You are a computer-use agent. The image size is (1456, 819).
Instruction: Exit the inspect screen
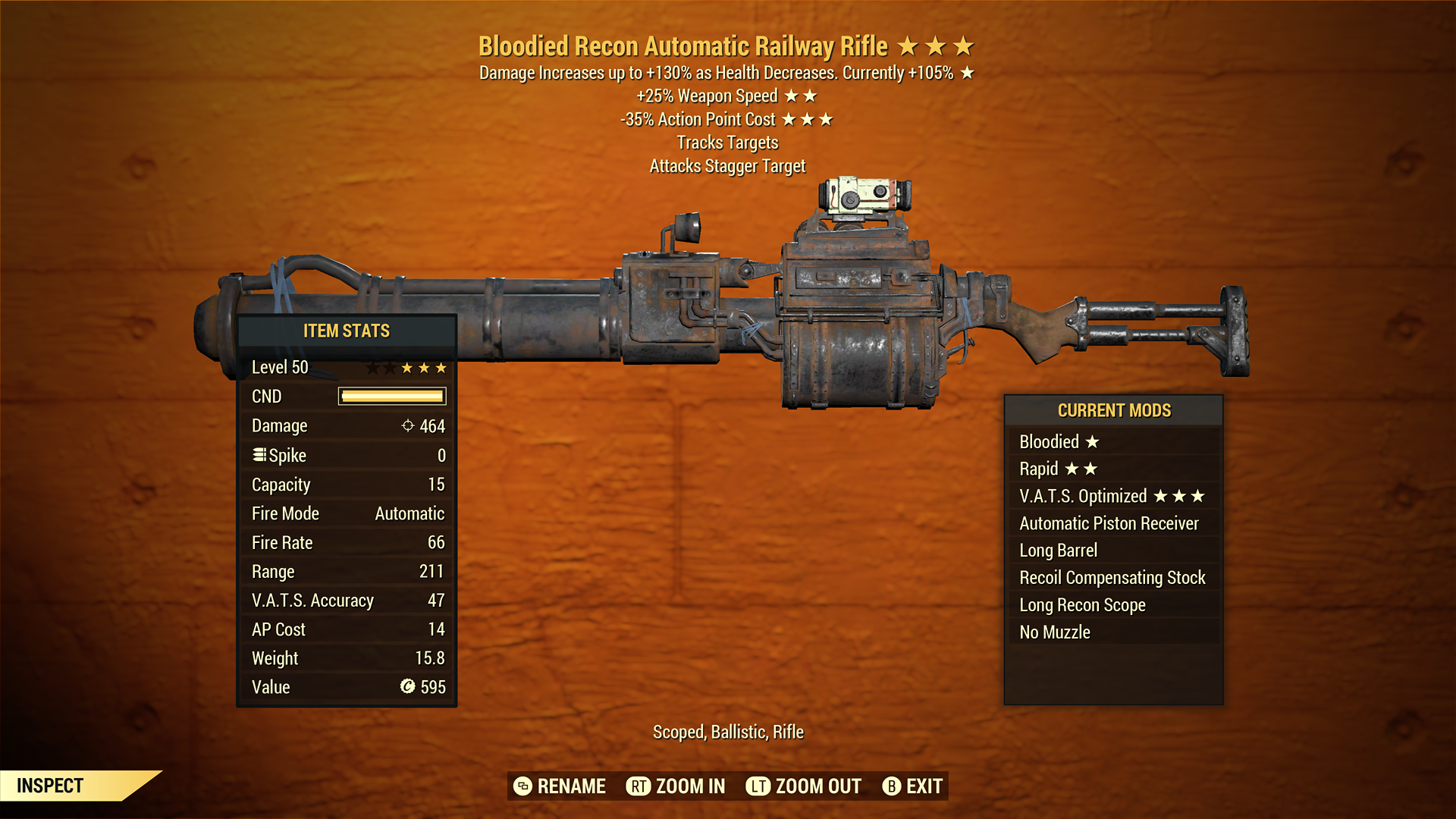(913, 786)
